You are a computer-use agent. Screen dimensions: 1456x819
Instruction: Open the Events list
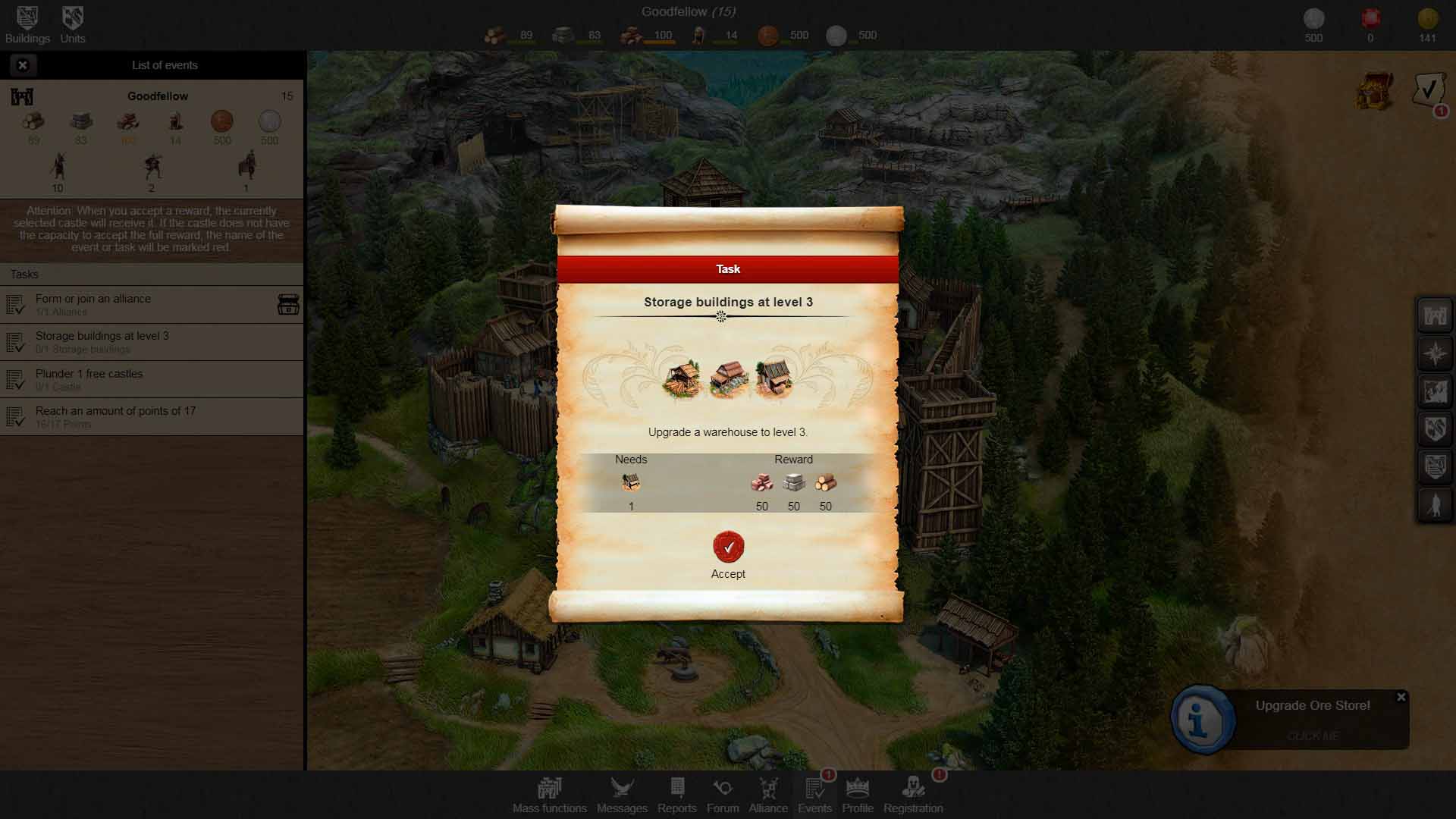click(x=815, y=795)
